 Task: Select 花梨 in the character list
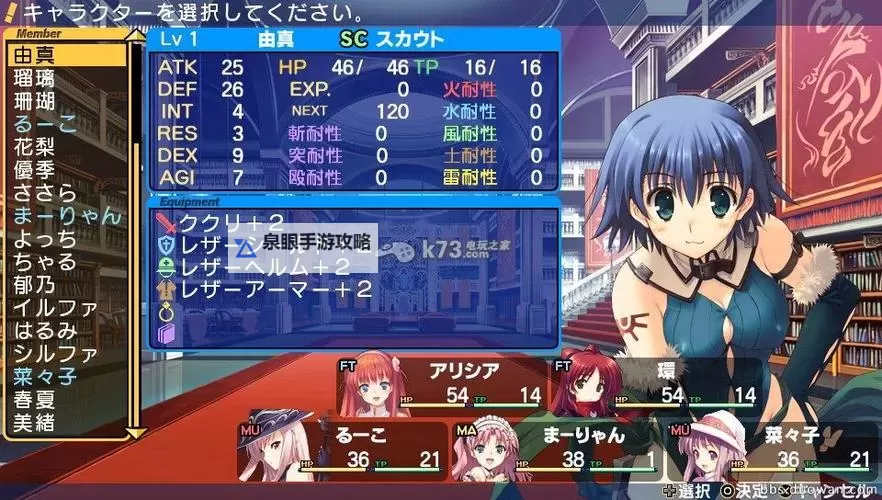click(36, 146)
